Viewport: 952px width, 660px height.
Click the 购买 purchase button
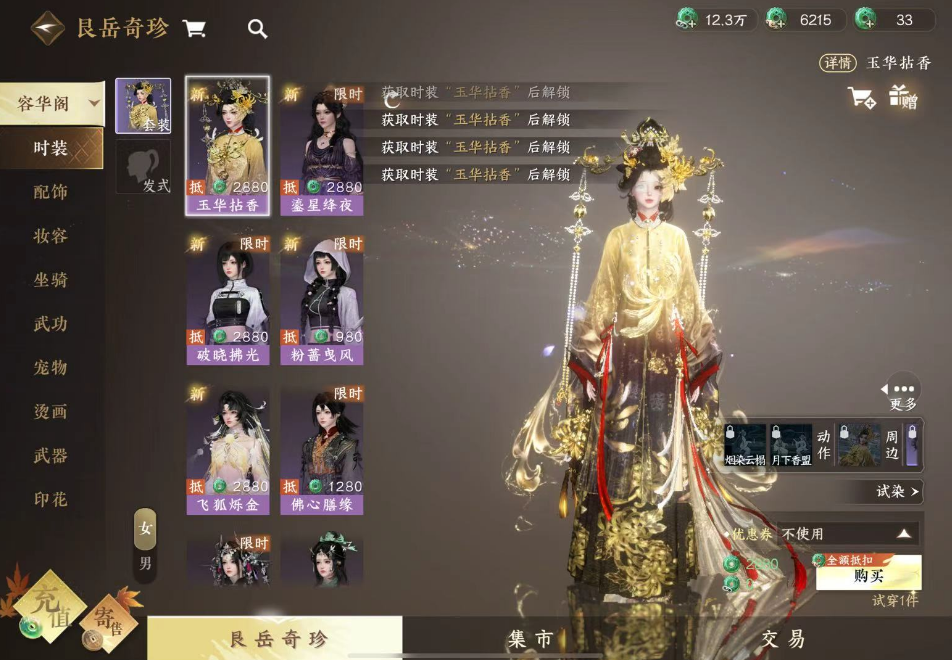pos(868,576)
